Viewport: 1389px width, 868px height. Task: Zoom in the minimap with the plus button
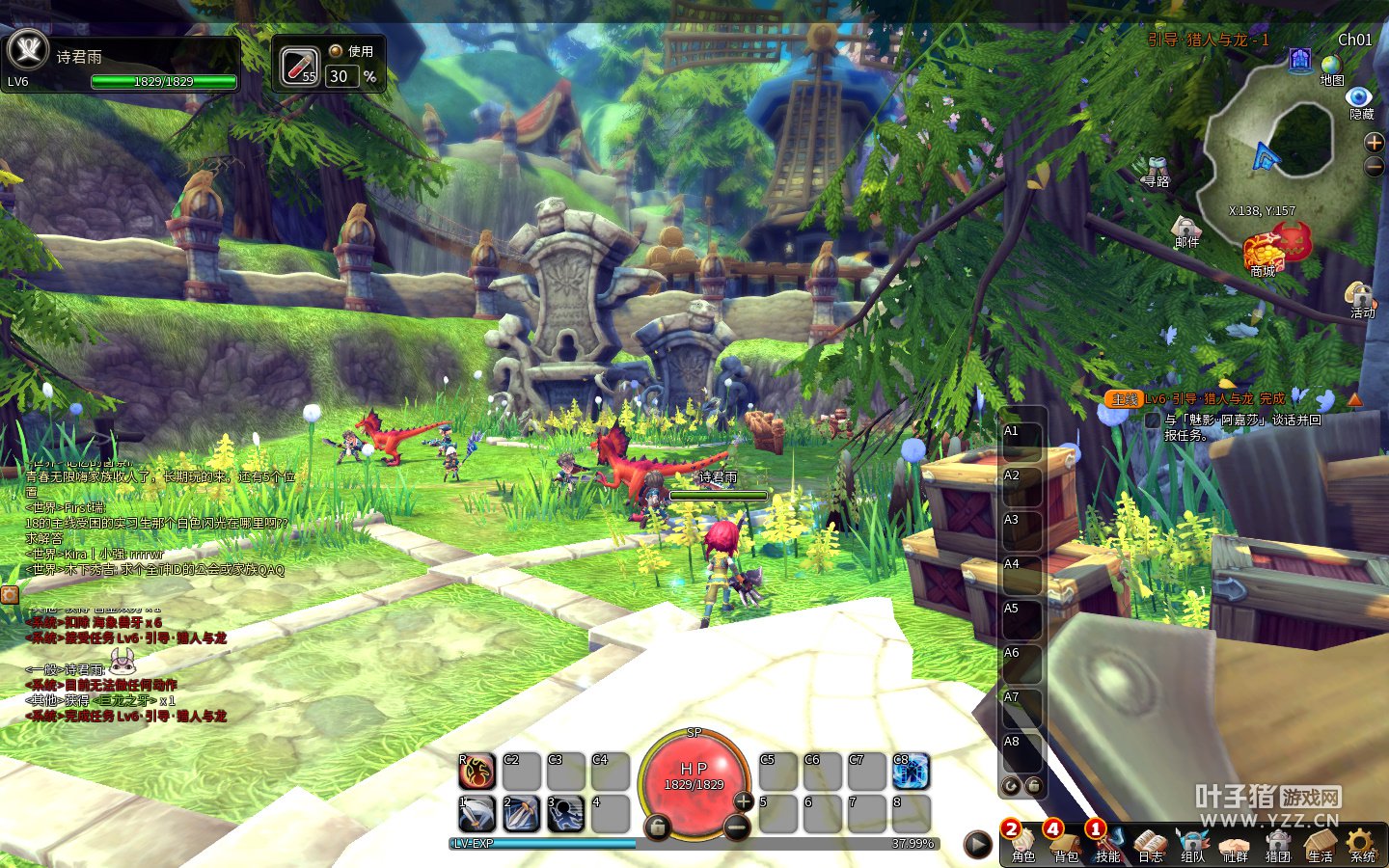(x=1375, y=143)
